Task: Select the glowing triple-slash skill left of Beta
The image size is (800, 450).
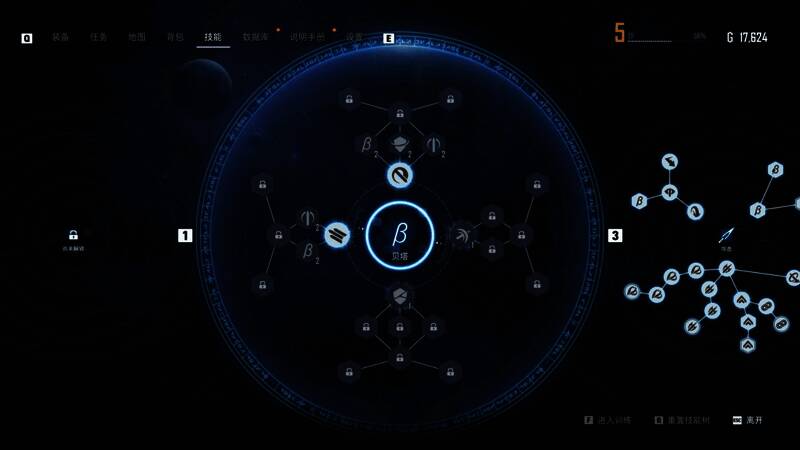Action: click(338, 236)
